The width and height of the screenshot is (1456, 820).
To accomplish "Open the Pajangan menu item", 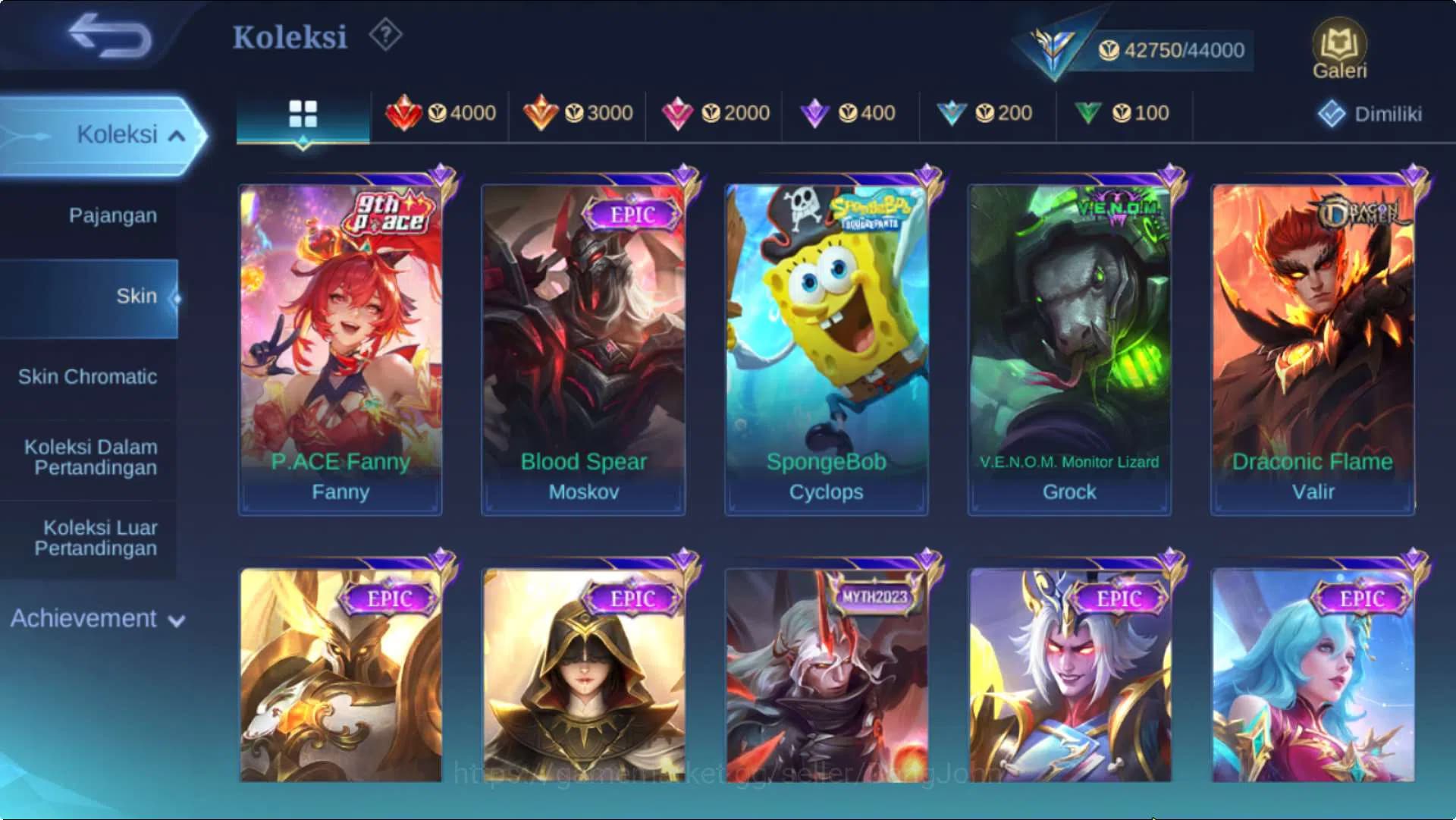I will coord(112,215).
